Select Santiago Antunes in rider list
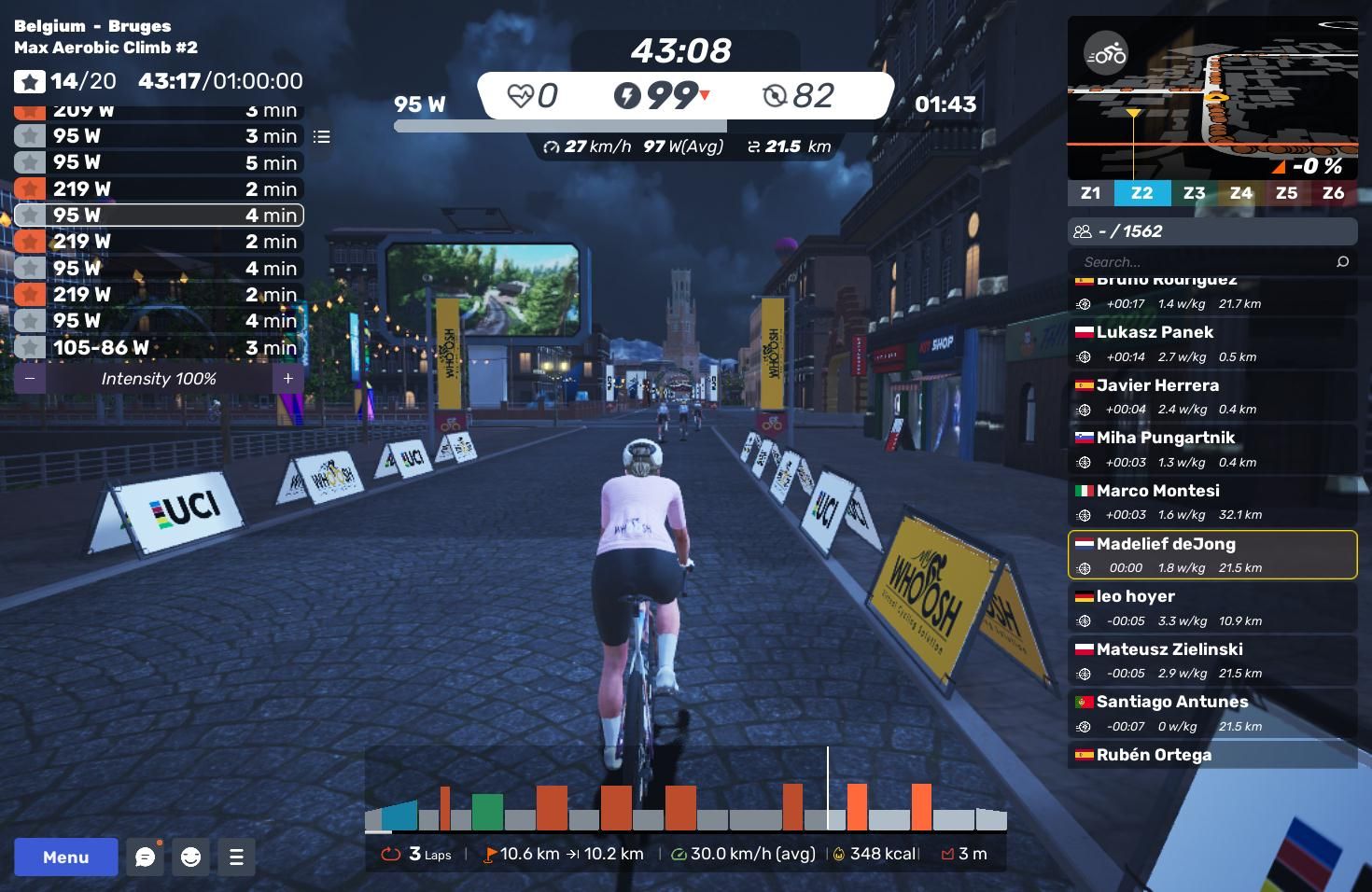1372x892 pixels. (x=1211, y=713)
